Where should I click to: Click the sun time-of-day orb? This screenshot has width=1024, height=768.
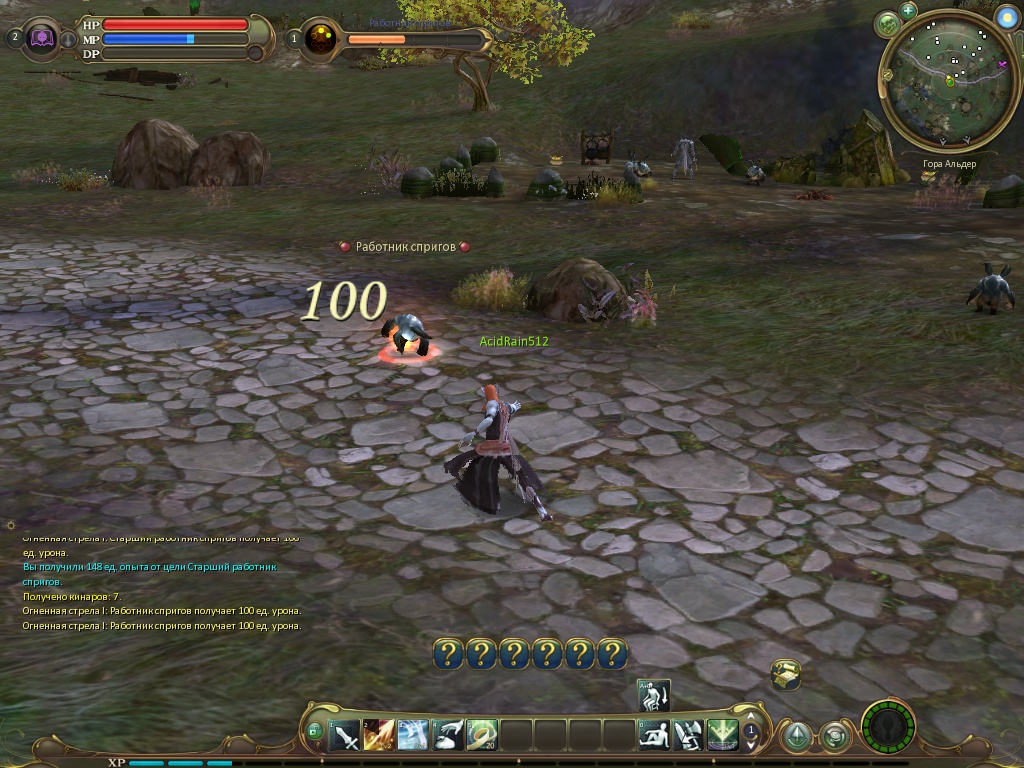click(1006, 17)
